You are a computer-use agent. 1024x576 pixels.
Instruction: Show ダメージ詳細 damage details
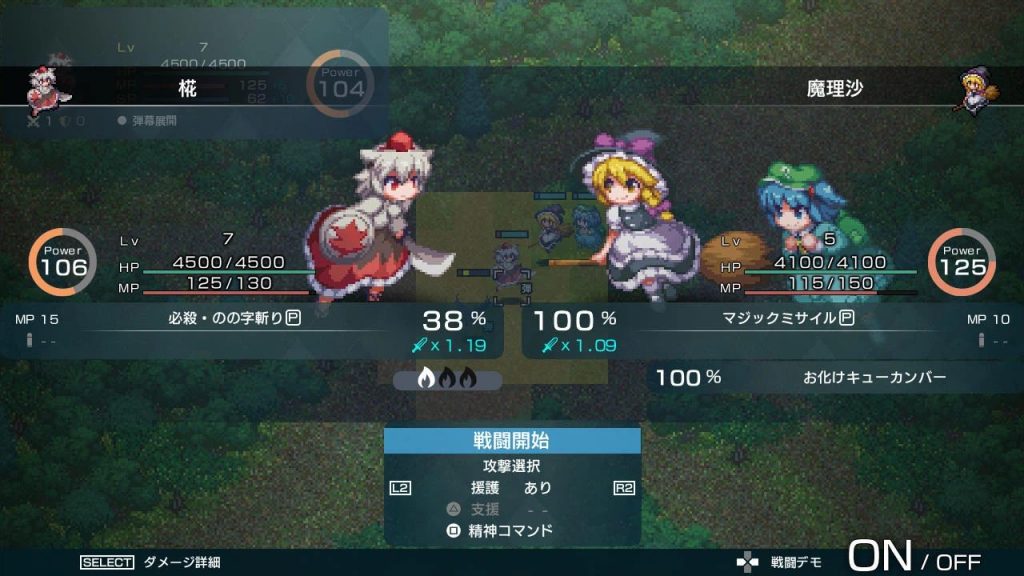point(181,562)
